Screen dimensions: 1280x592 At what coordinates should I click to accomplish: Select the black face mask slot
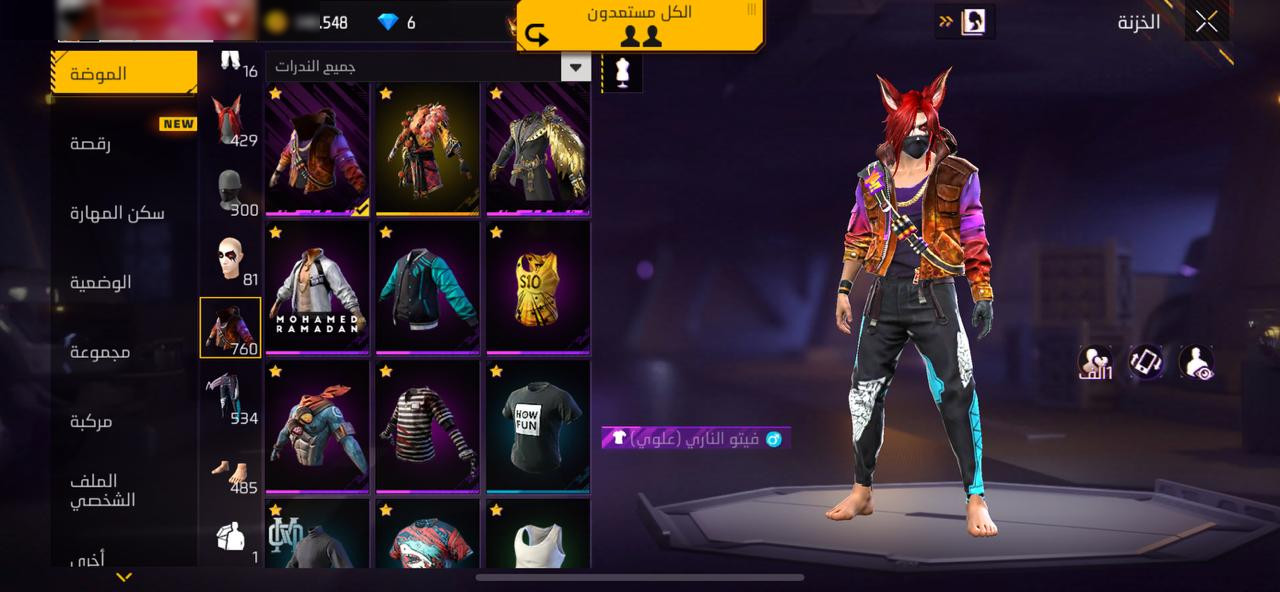pos(230,190)
